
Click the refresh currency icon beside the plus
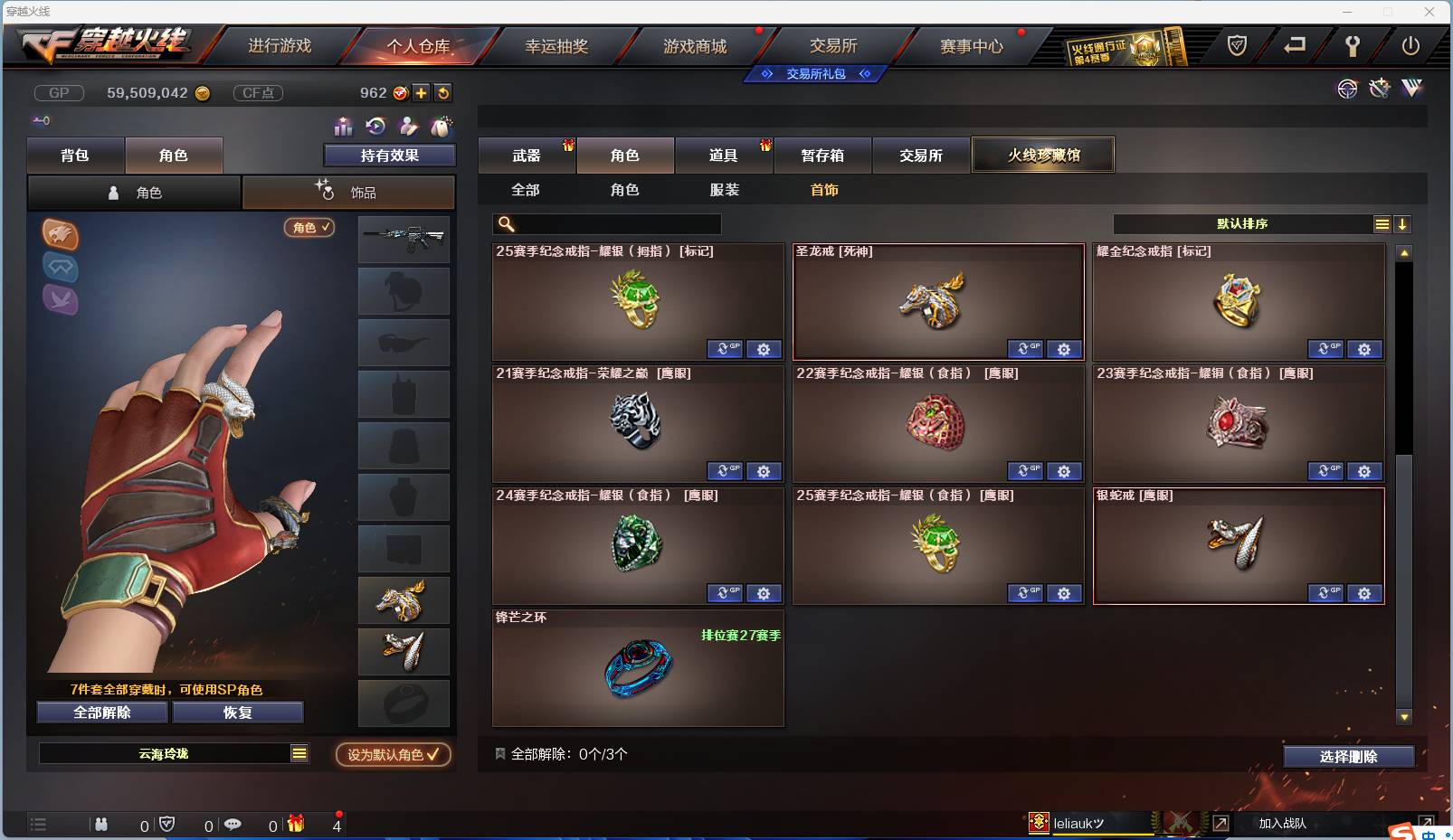(x=442, y=91)
